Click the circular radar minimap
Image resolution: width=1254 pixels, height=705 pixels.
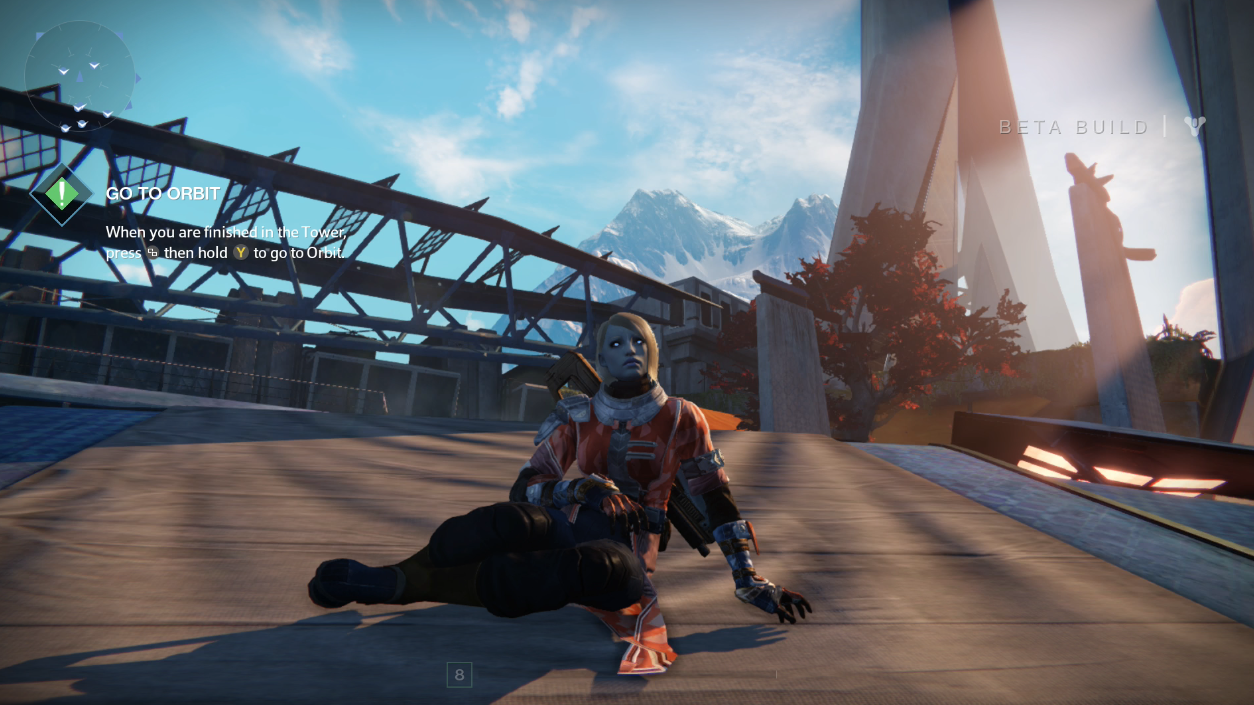point(79,76)
